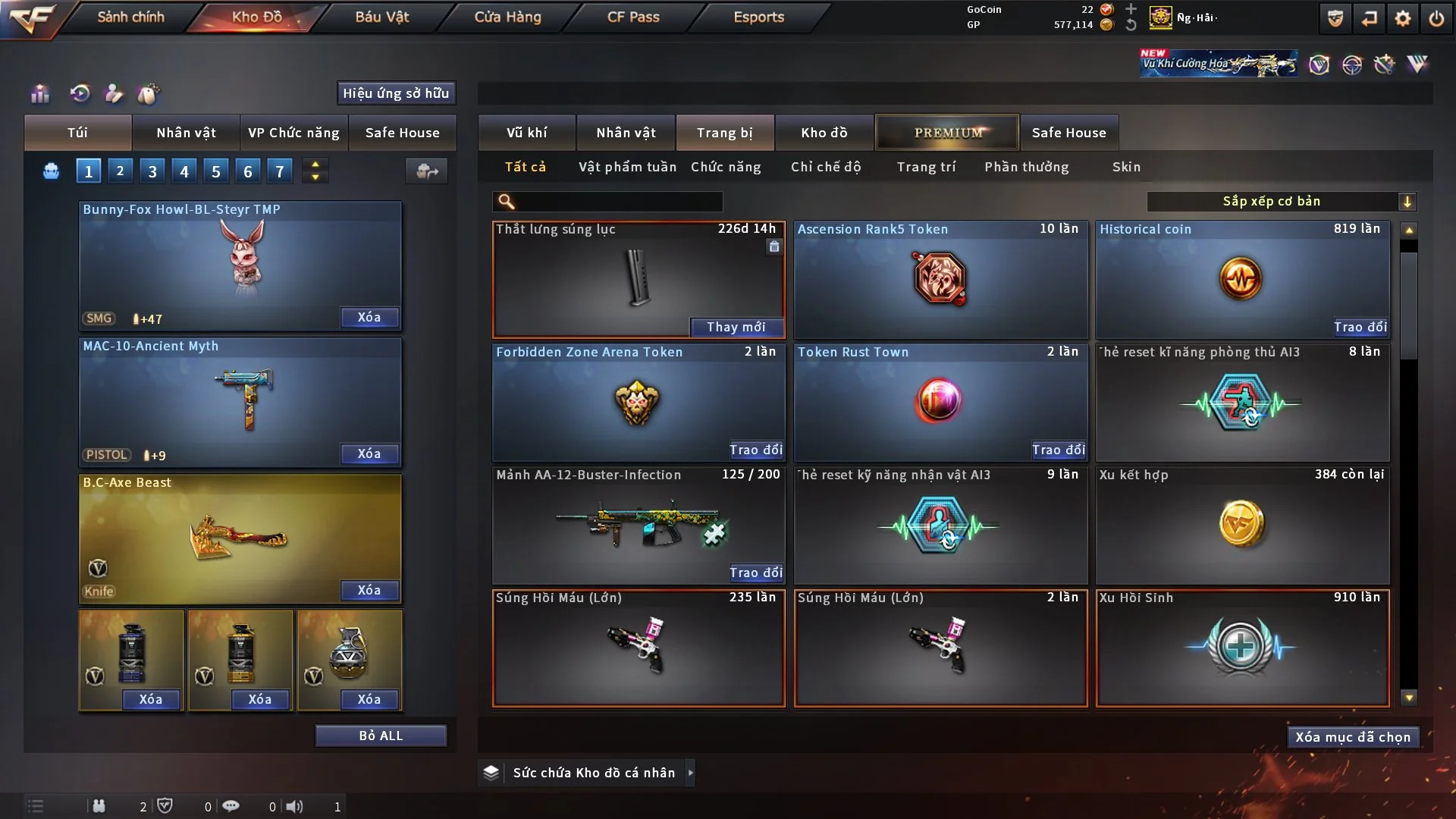The width and height of the screenshot is (1456, 819).
Task: Click the Hiệu ứng sở hữu button
Action: [x=396, y=93]
